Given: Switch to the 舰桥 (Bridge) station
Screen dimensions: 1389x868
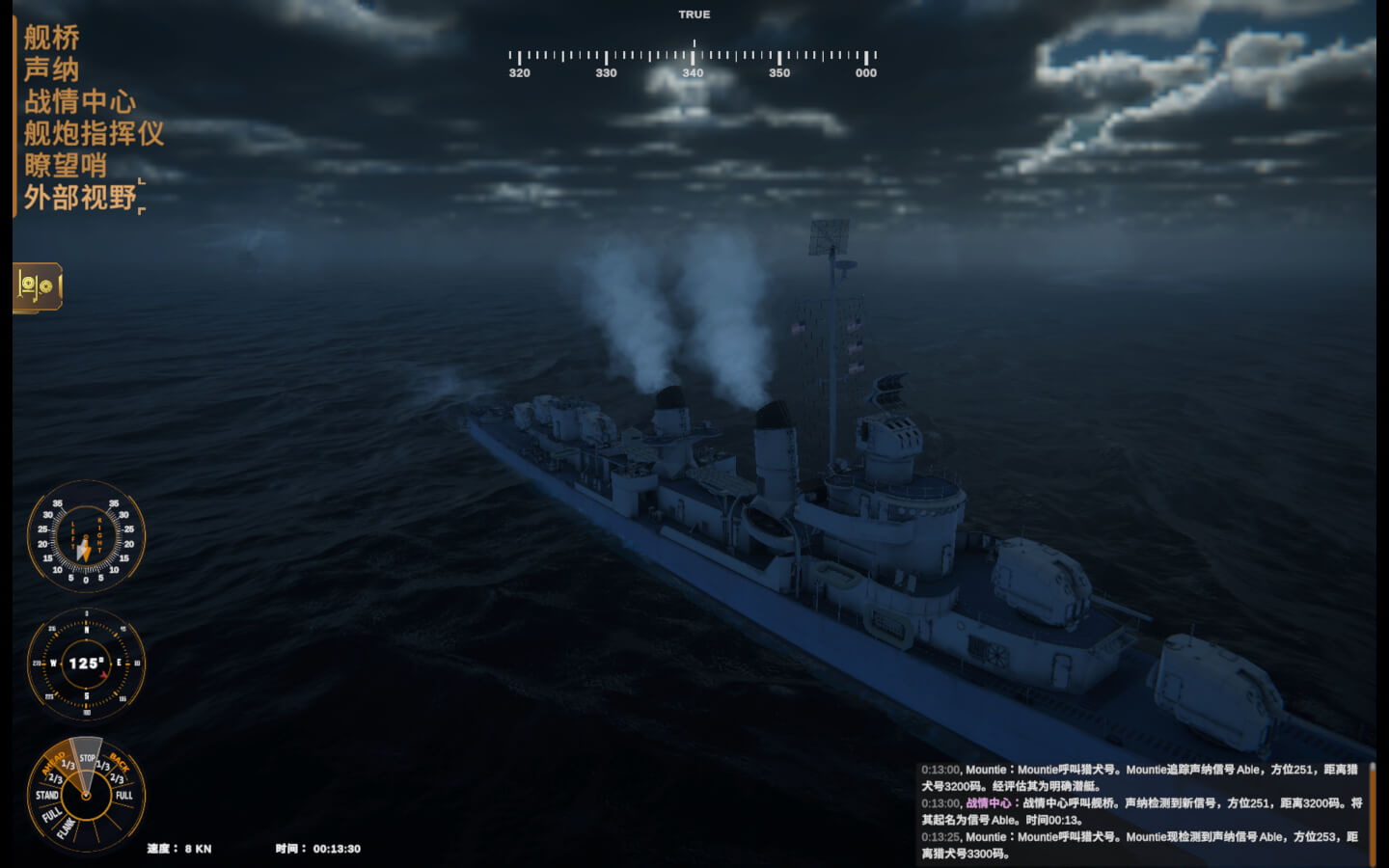Looking at the screenshot, I should click(51, 39).
